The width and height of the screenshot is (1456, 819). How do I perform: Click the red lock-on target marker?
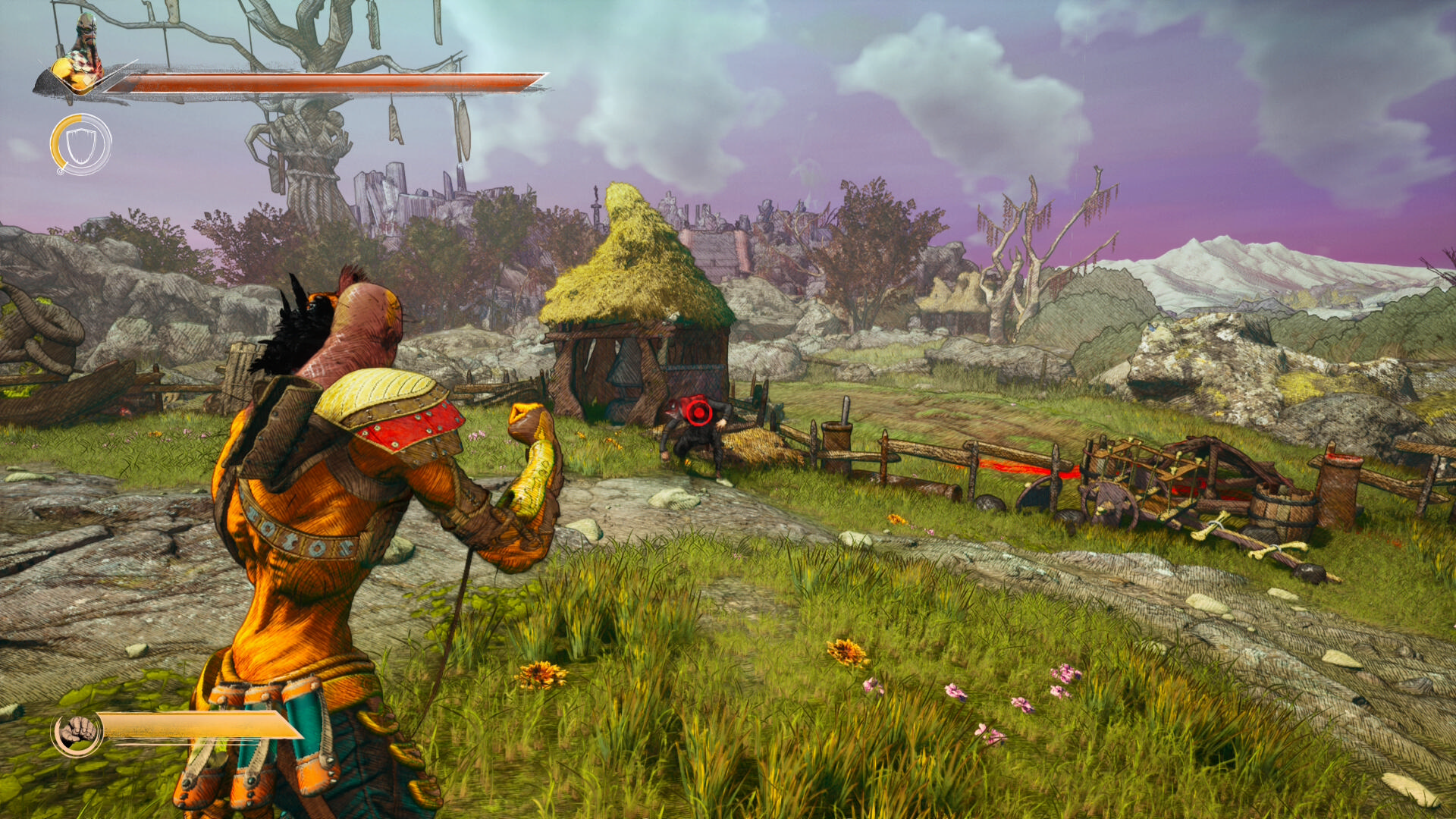pos(697,412)
